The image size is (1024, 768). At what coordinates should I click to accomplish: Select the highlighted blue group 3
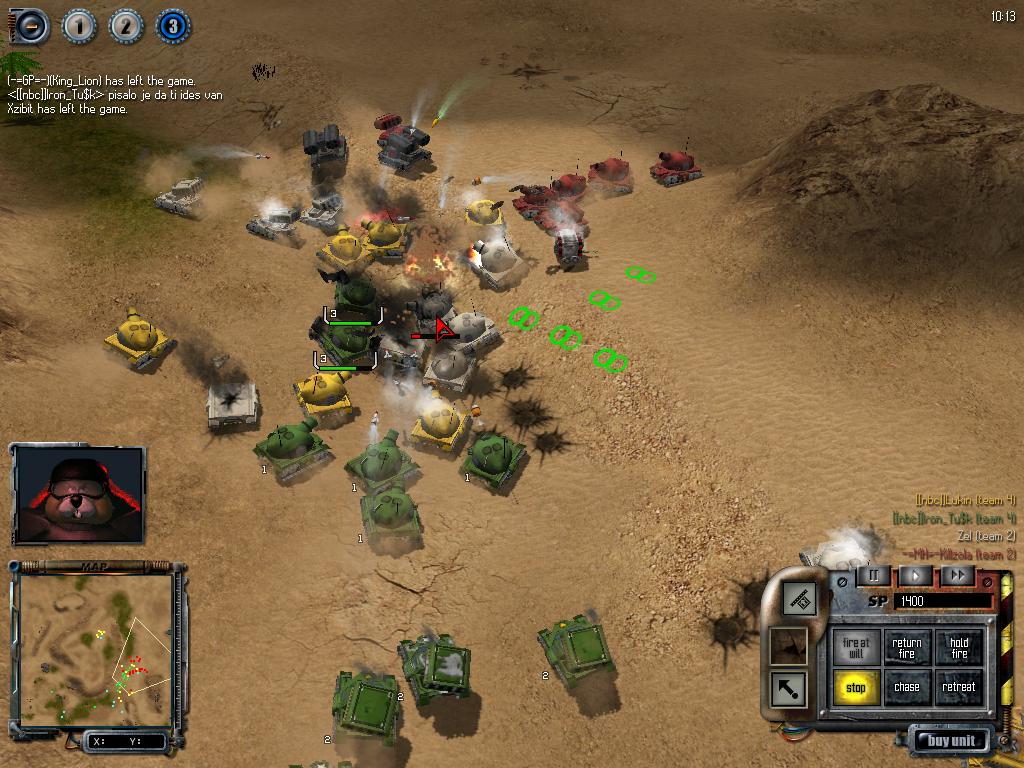(x=173, y=26)
